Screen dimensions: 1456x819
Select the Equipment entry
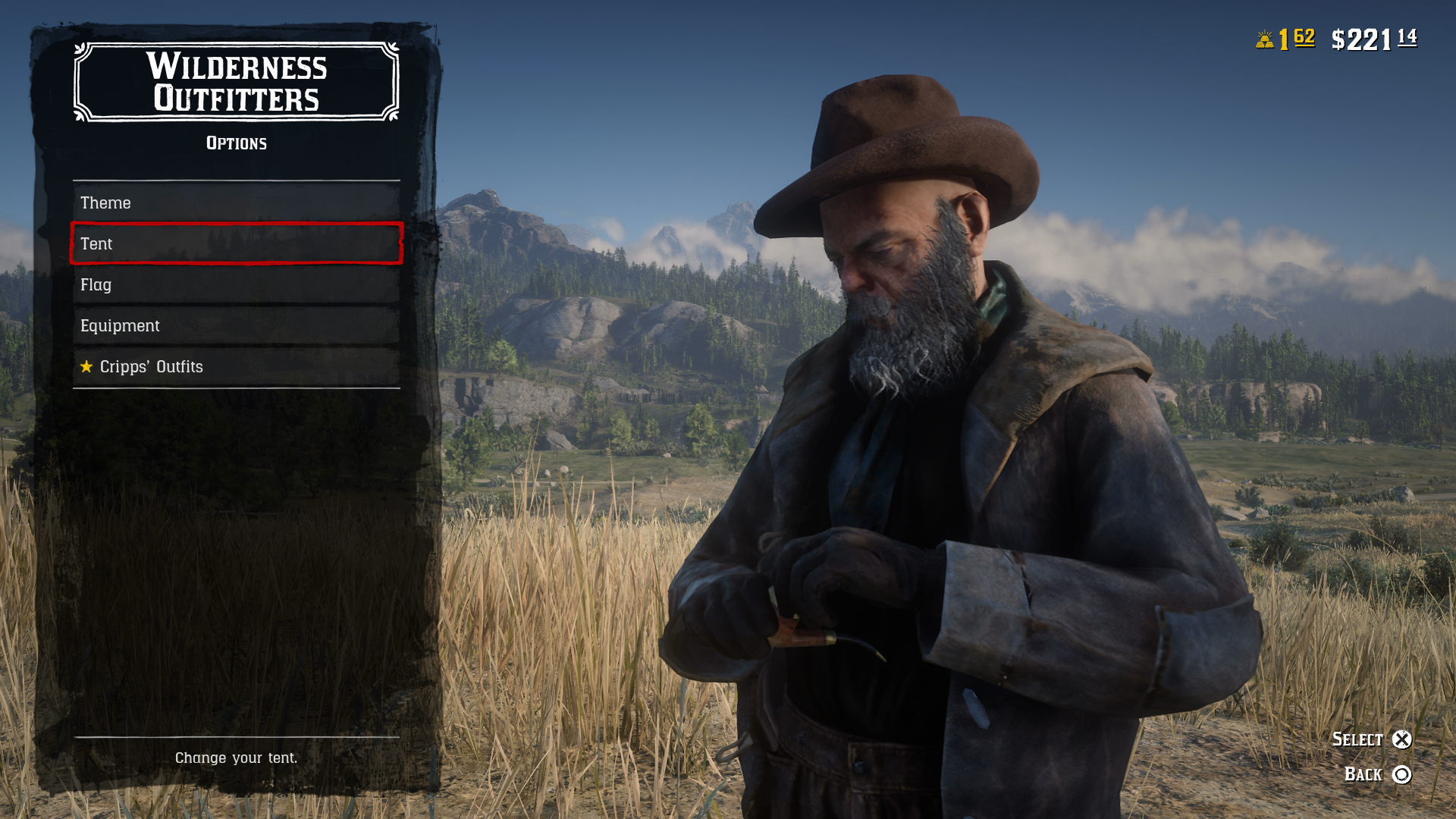coord(235,325)
